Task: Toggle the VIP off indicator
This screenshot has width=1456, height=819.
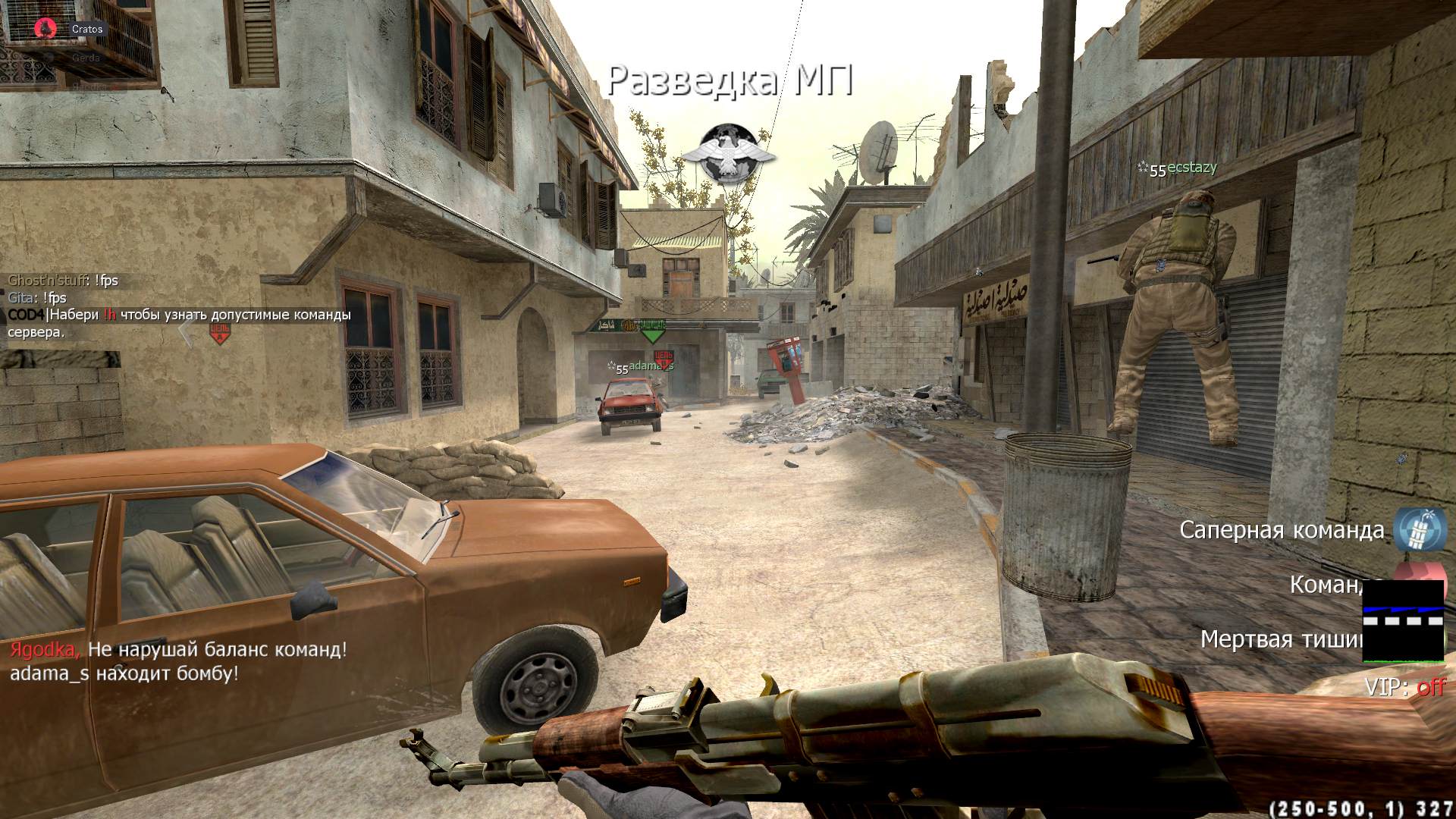Action: point(1405,687)
